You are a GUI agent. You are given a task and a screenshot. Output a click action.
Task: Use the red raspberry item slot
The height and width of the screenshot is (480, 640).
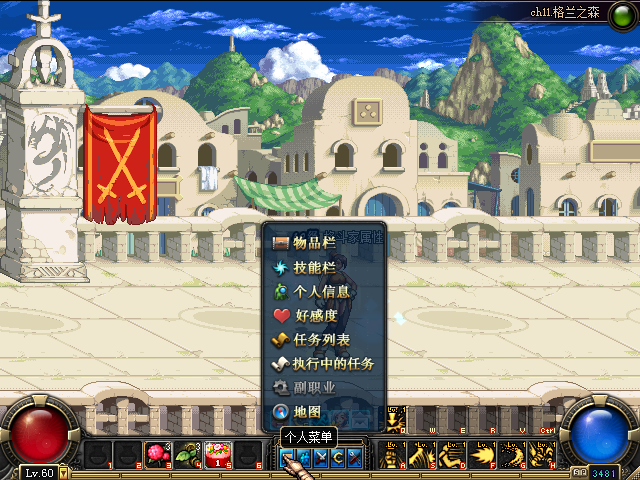pyautogui.click(x=158, y=455)
